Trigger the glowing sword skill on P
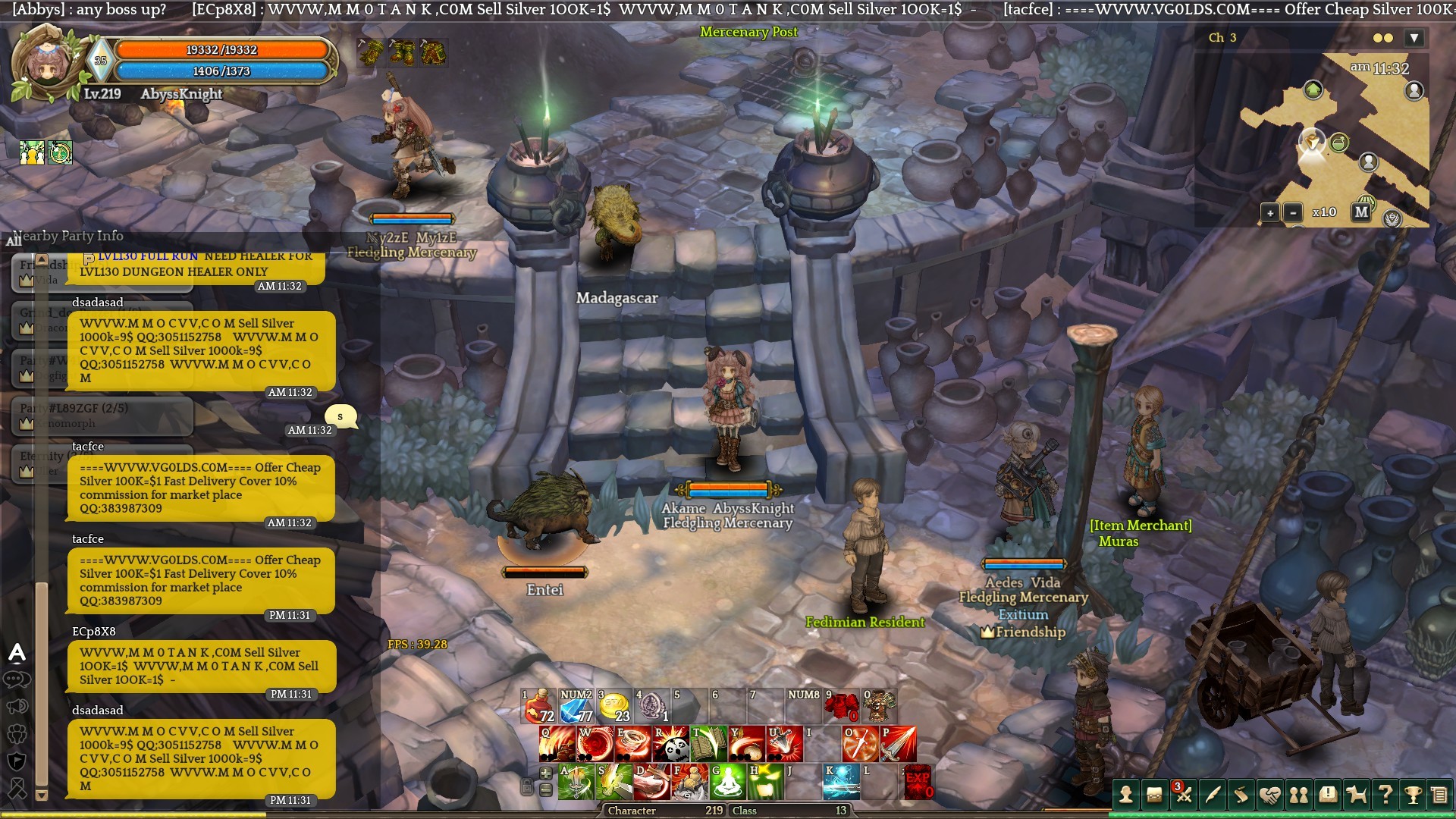The image size is (1456, 819). [x=899, y=744]
